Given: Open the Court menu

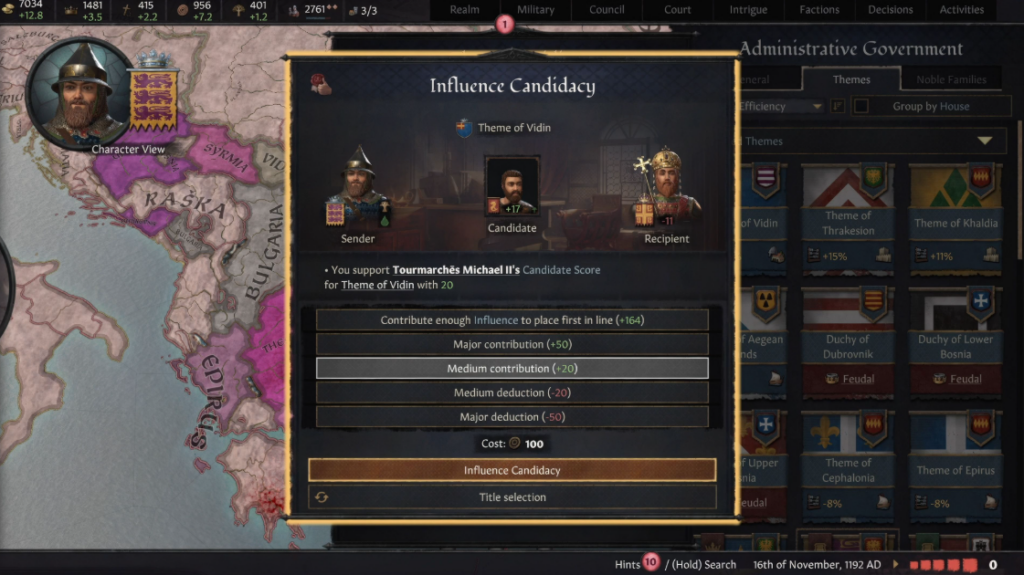Looking at the screenshot, I should coord(677,10).
